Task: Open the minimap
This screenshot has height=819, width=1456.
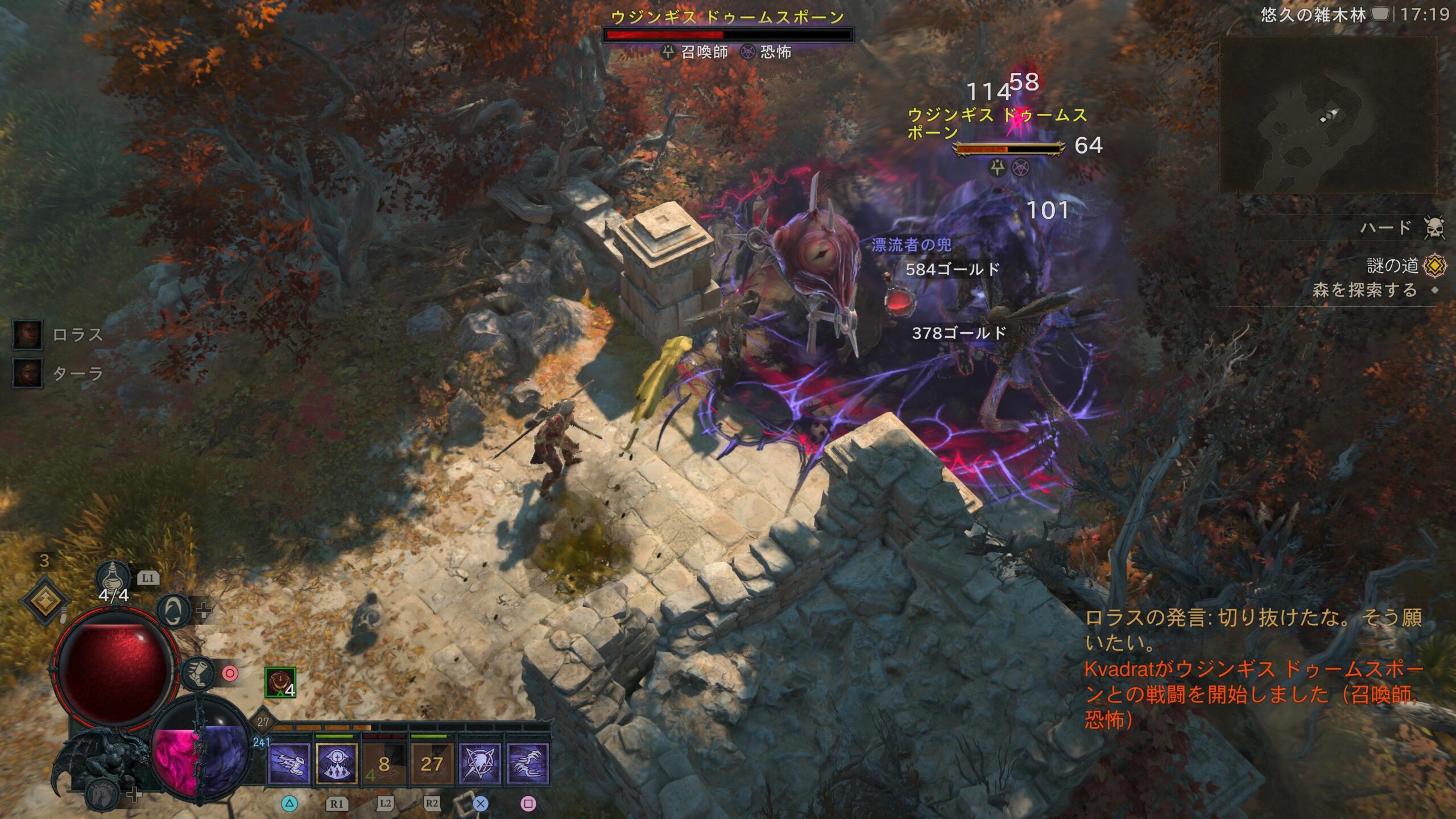Action: tap(1327, 117)
